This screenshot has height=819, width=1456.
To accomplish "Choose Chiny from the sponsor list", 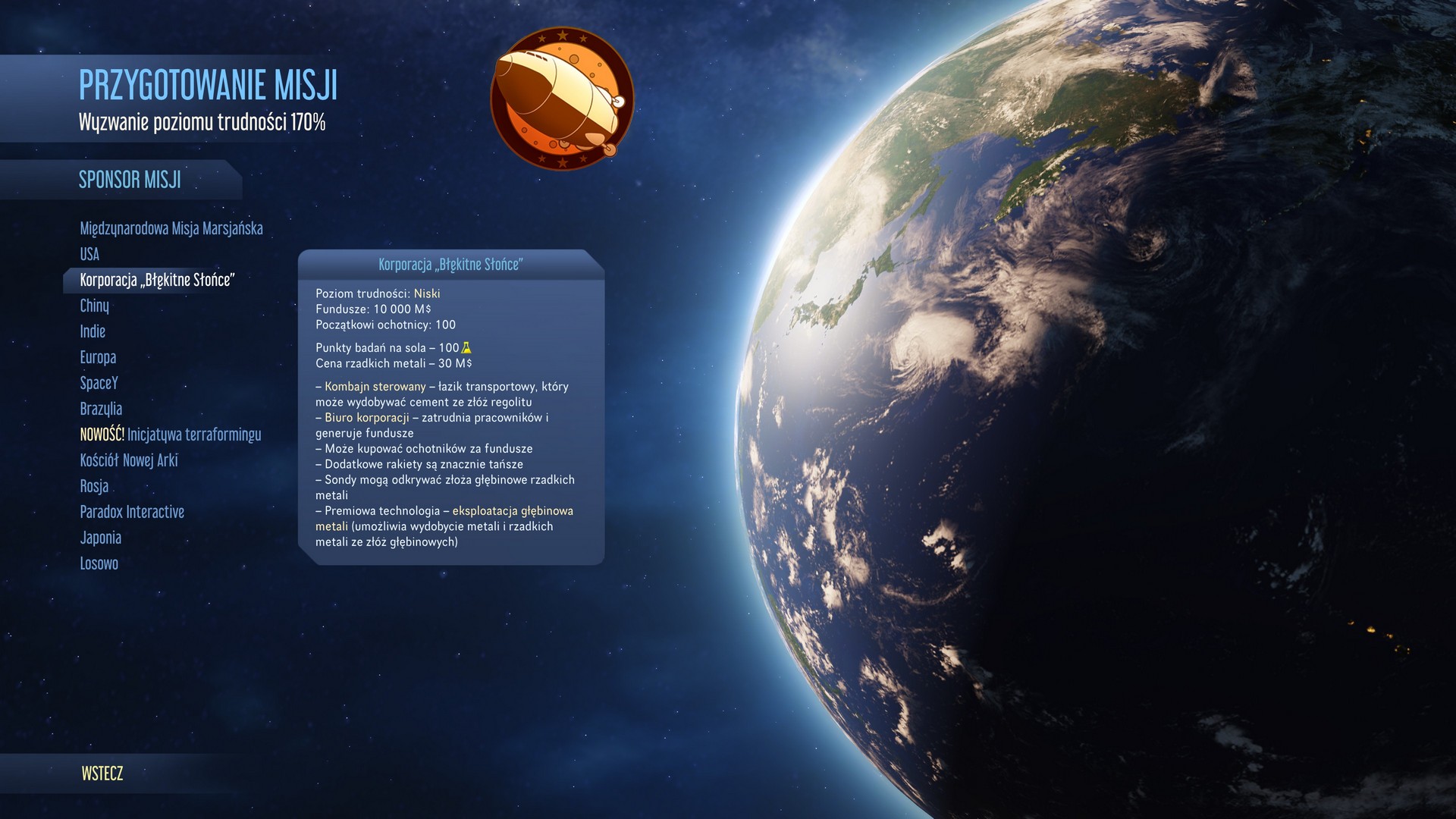I will point(95,306).
